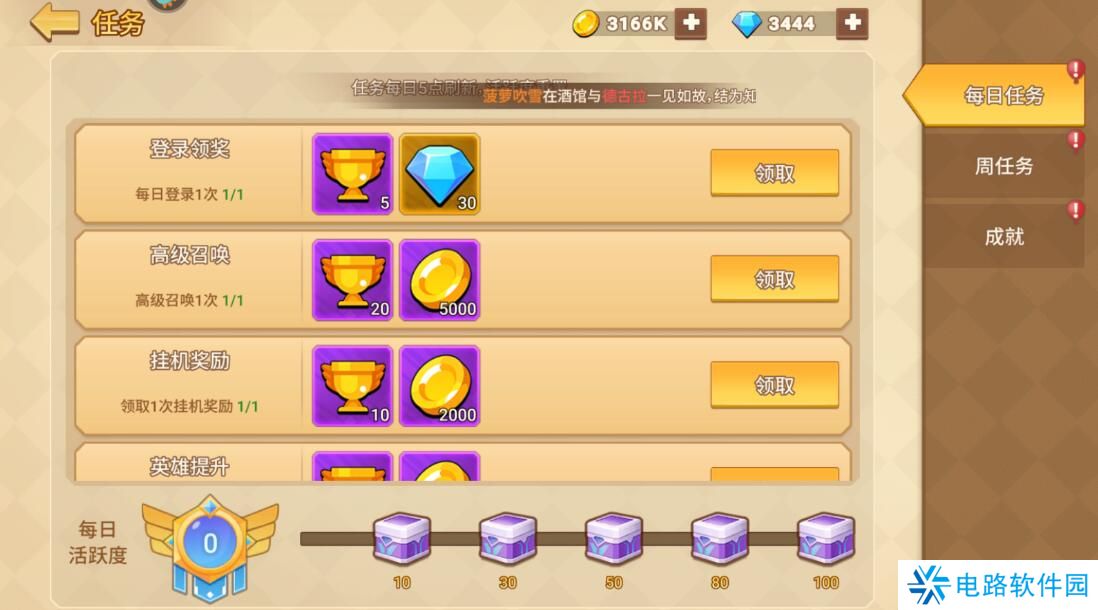1098x610 pixels.
Task: Claim the 挂机奖励 reward
Action: click(774, 385)
